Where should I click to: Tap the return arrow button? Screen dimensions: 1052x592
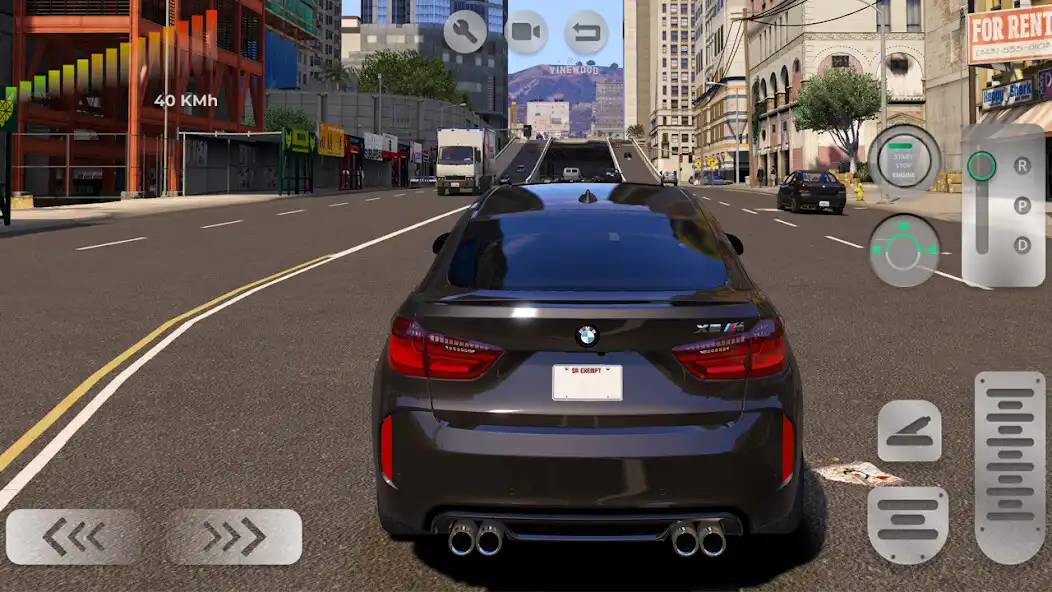coord(586,32)
